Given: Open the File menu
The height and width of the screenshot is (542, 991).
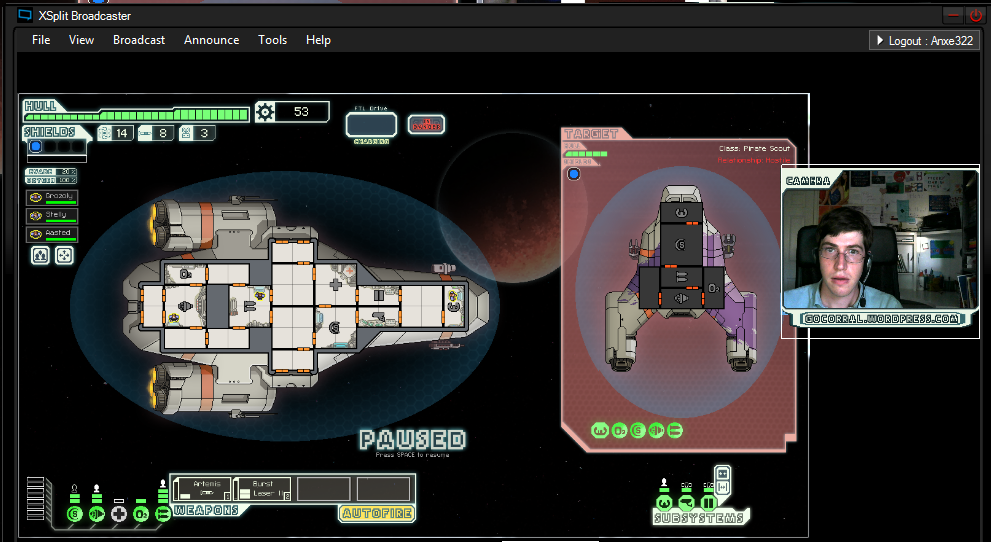Looking at the screenshot, I should tap(41, 40).
